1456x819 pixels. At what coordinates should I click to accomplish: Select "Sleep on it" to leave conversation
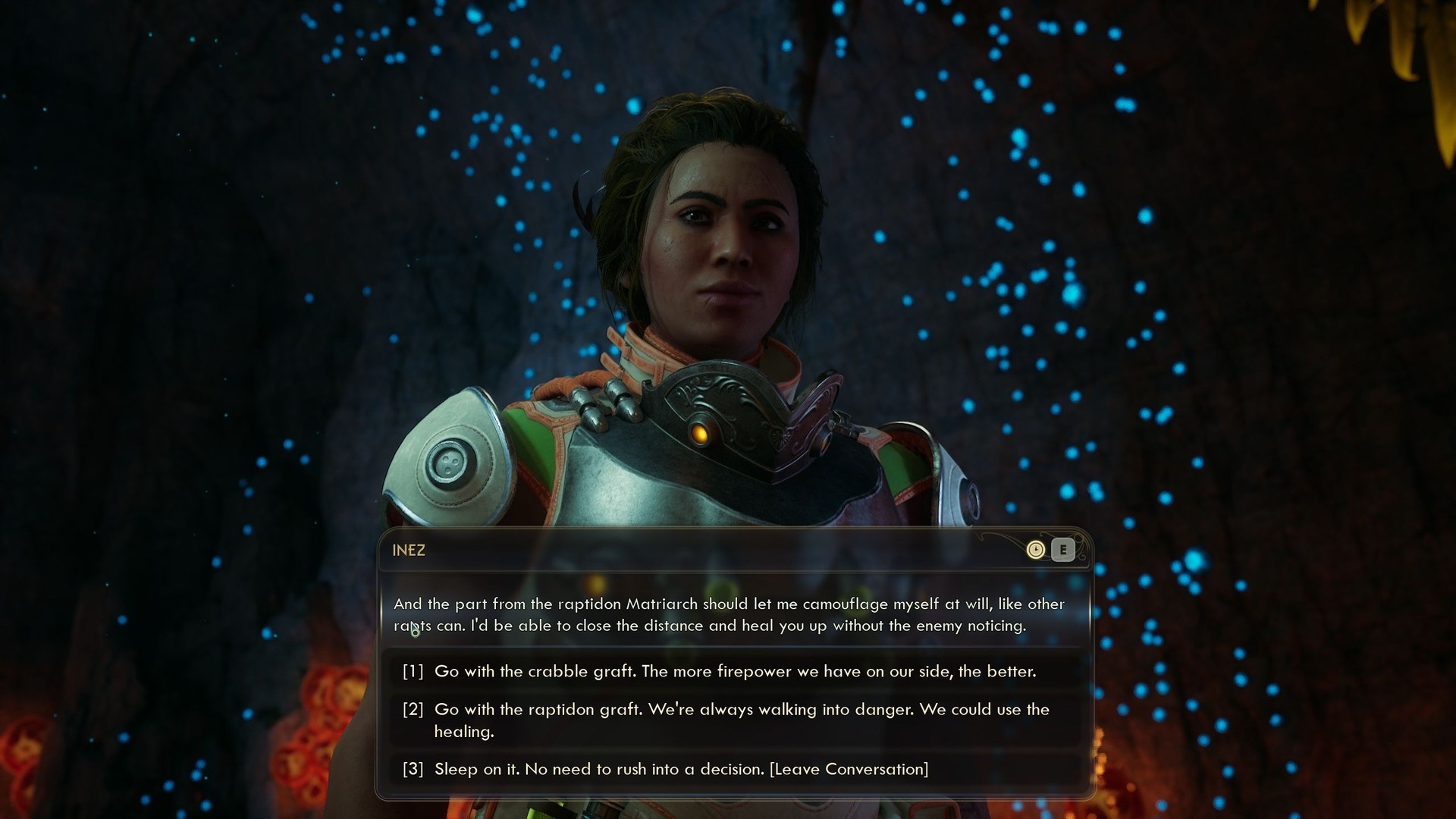click(680, 769)
